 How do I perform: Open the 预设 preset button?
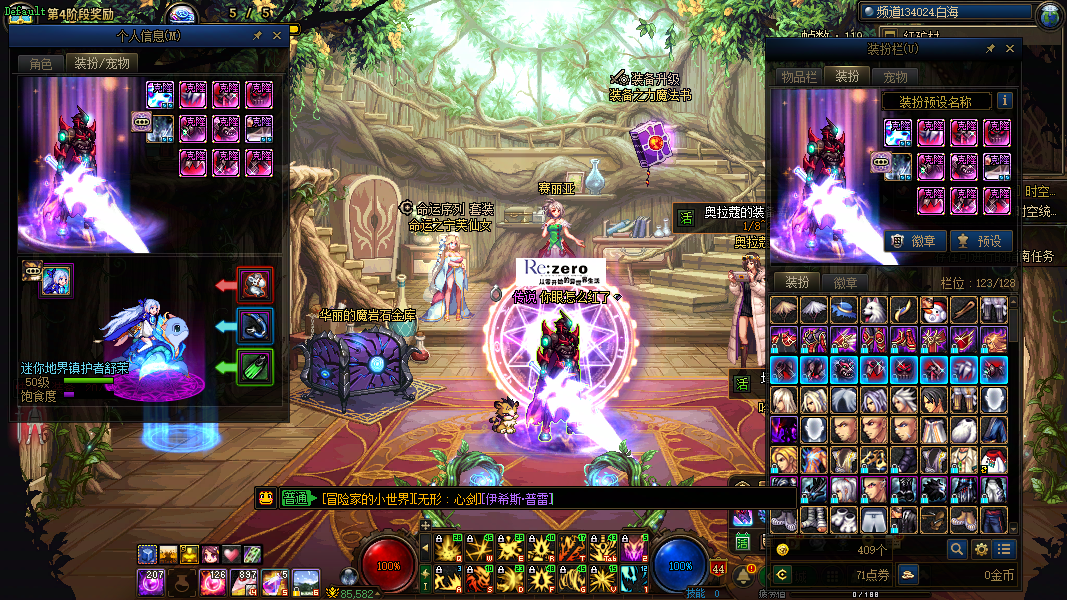(x=978, y=241)
